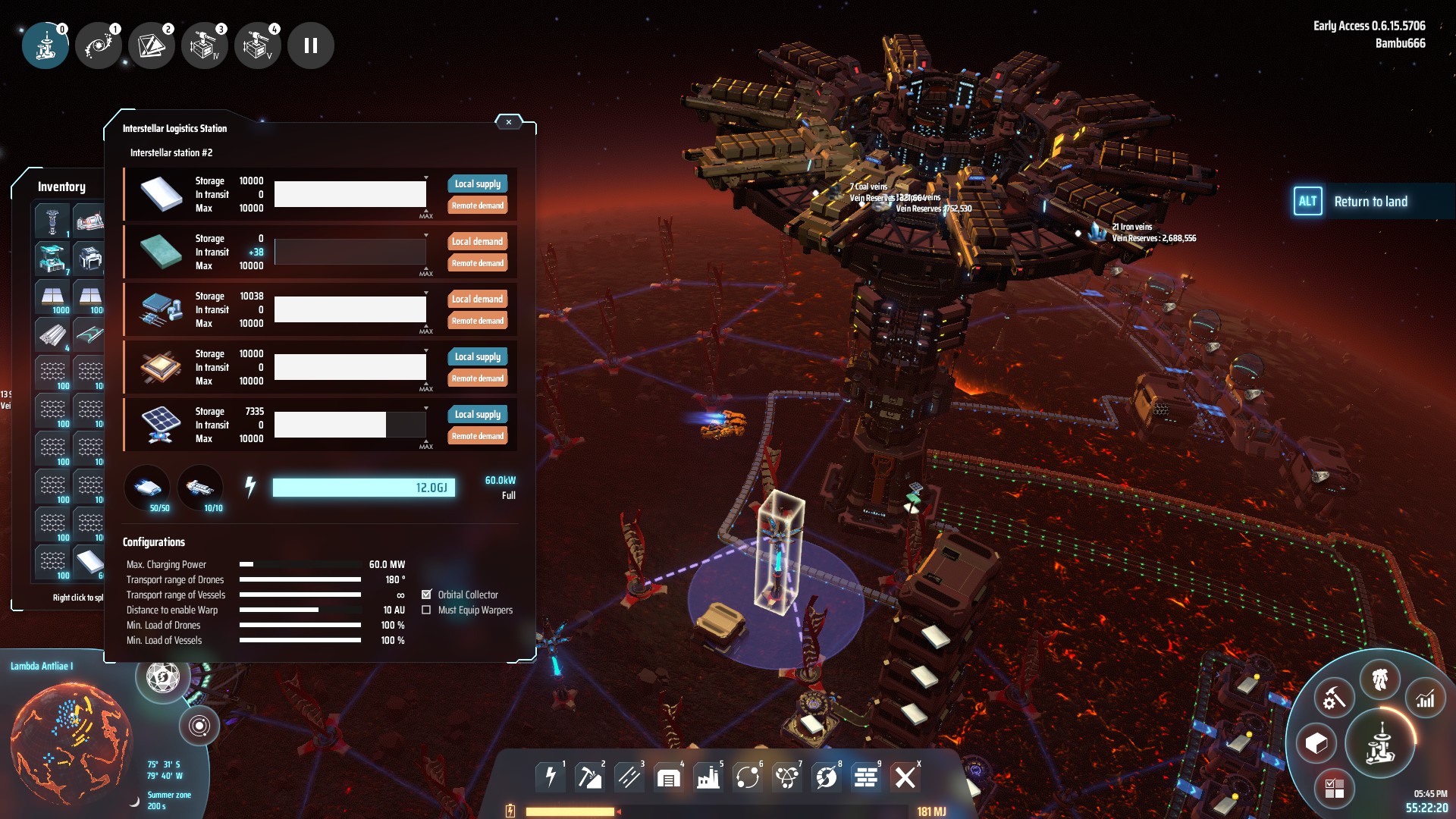Screen dimensions: 1456x819
Task: Open the mining build category with pickaxe
Action: pos(589,777)
